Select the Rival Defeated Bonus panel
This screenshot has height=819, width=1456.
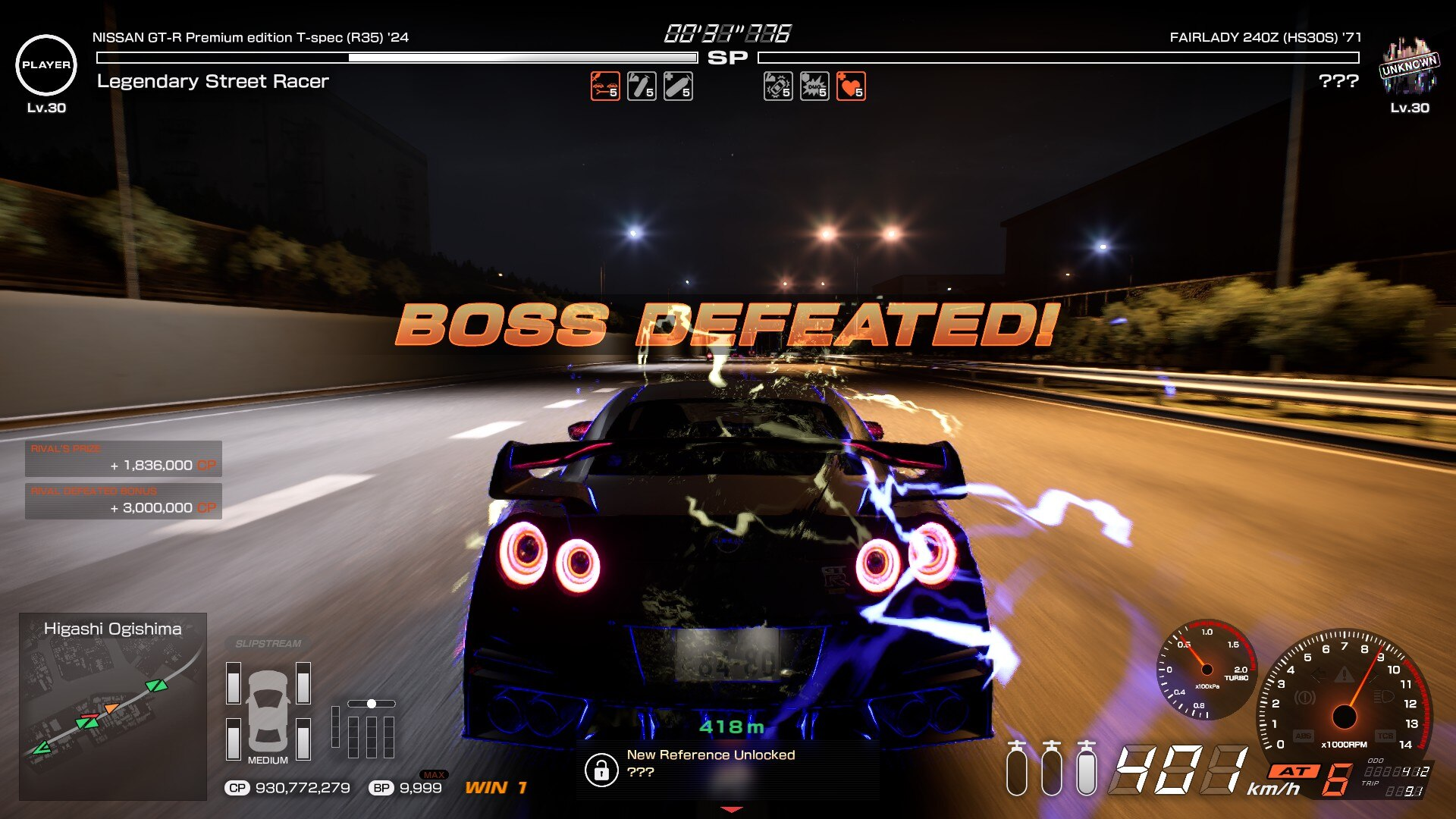click(x=124, y=501)
